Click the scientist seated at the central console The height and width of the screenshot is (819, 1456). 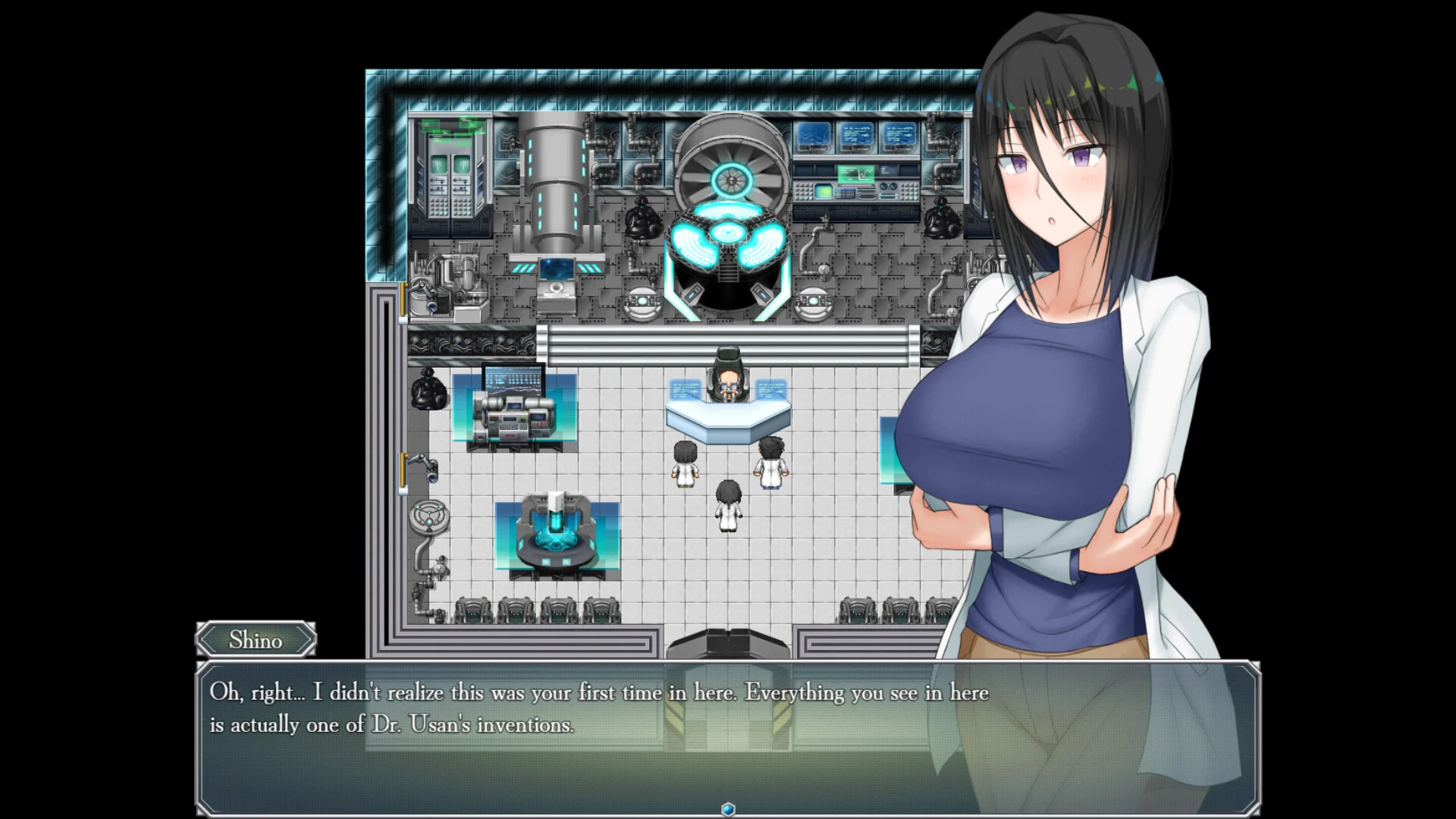pos(728,383)
